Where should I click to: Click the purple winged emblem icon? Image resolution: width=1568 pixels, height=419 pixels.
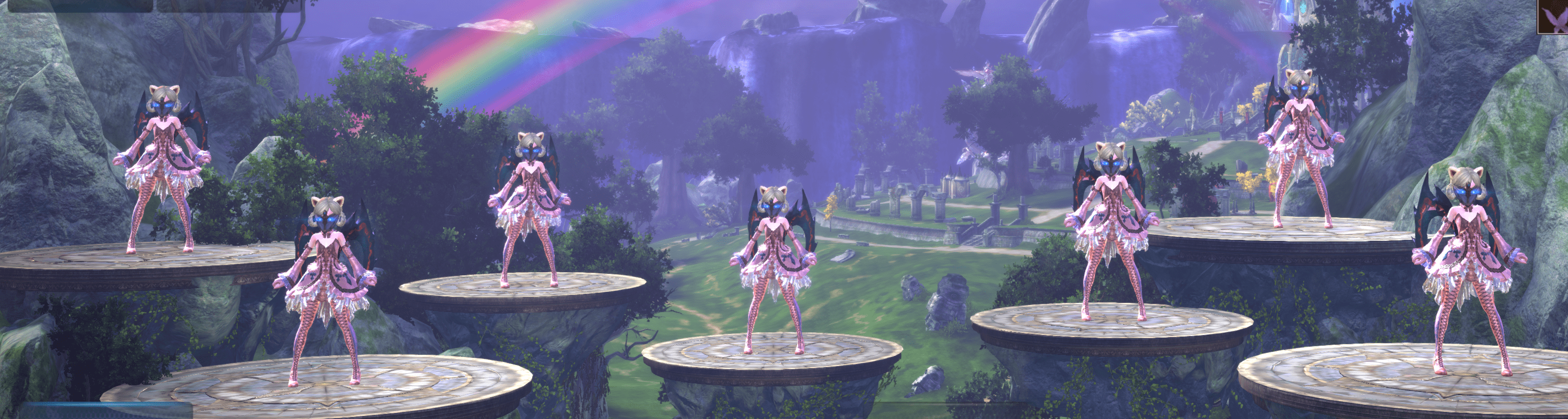click(x=1552, y=16)
